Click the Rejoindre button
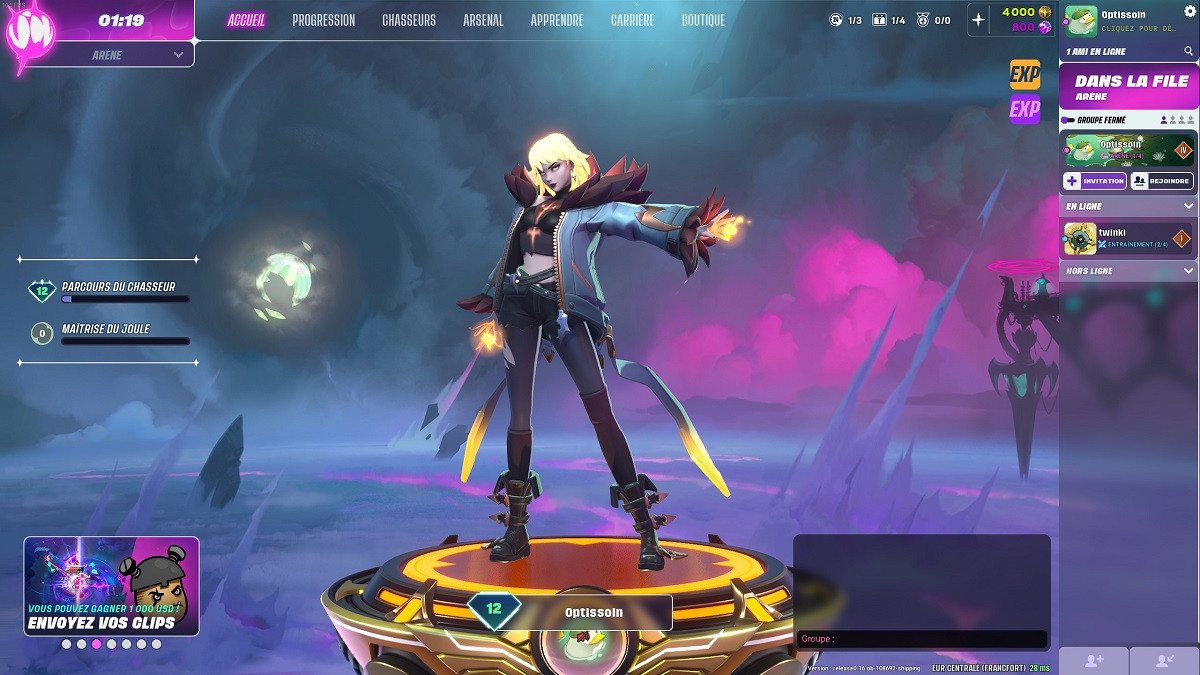 point(1161,181)
